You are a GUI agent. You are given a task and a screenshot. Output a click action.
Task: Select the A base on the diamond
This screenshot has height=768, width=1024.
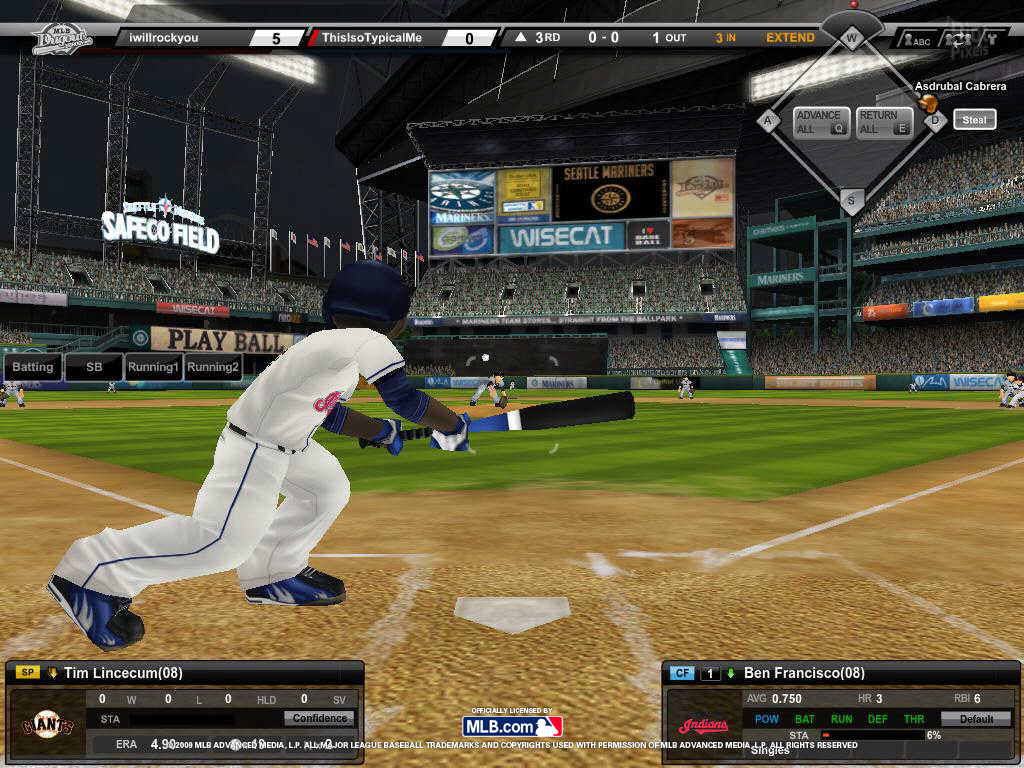point(768,121)
